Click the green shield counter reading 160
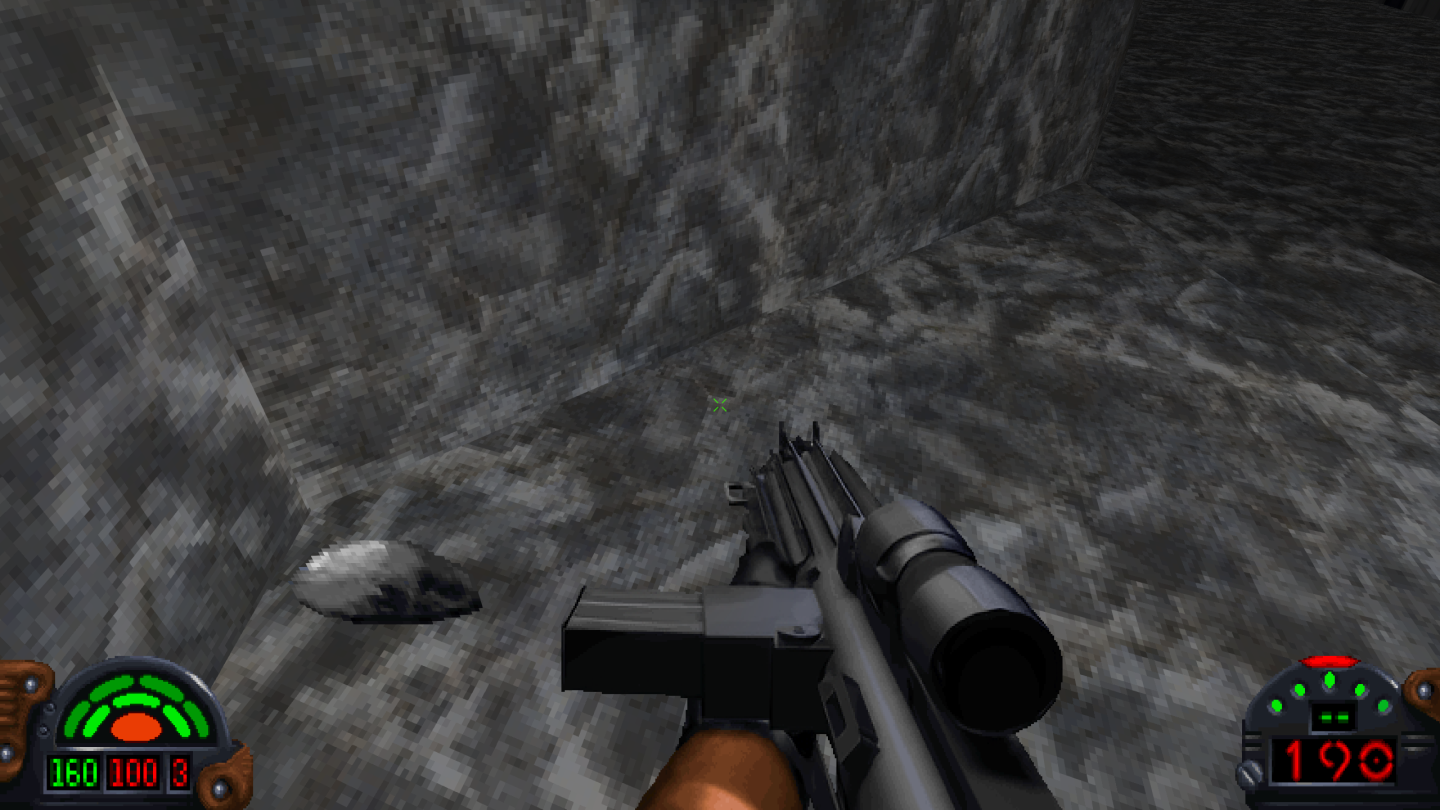Screen dimensions: 1440x810 click(73, 772)
